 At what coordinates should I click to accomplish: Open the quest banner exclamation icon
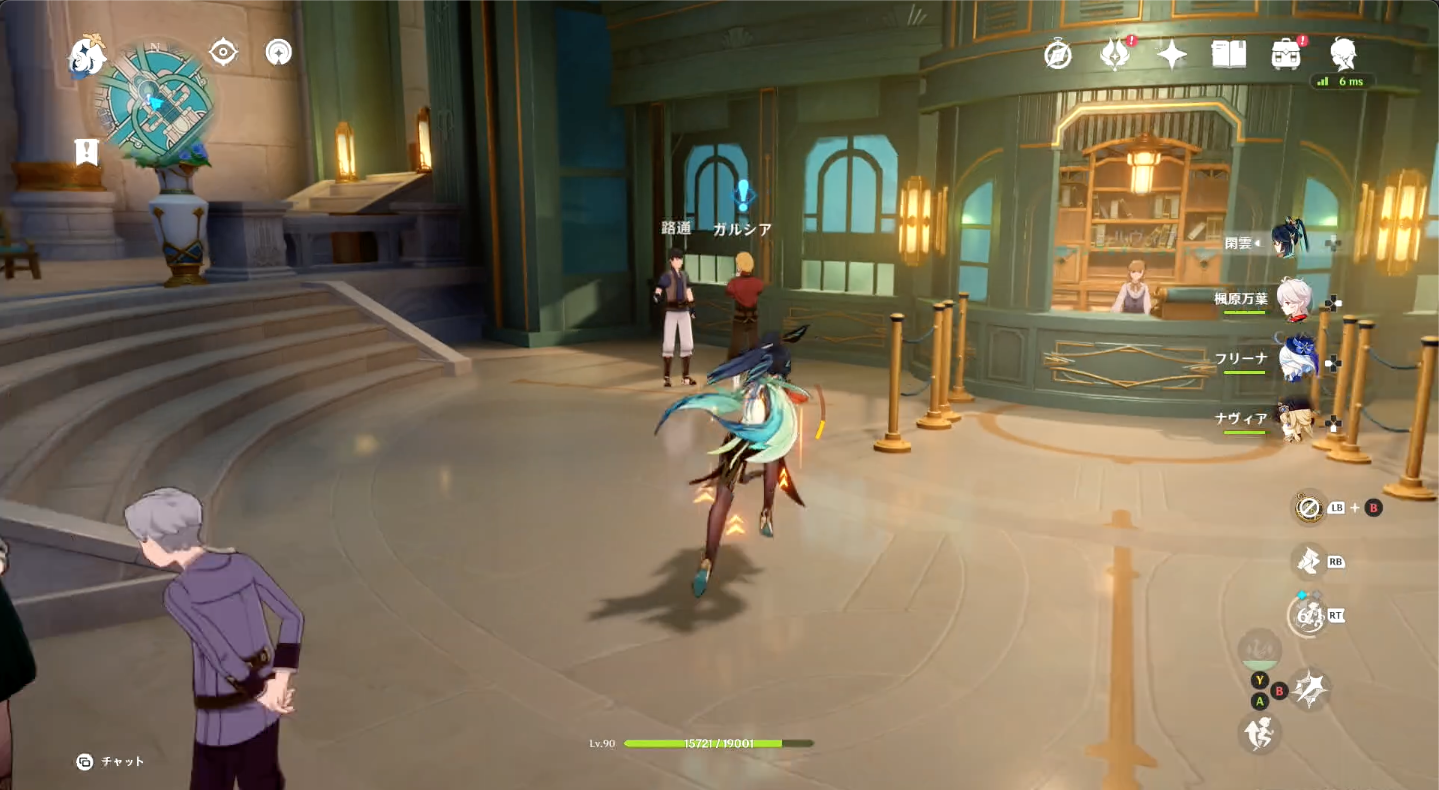click(87, 151)
